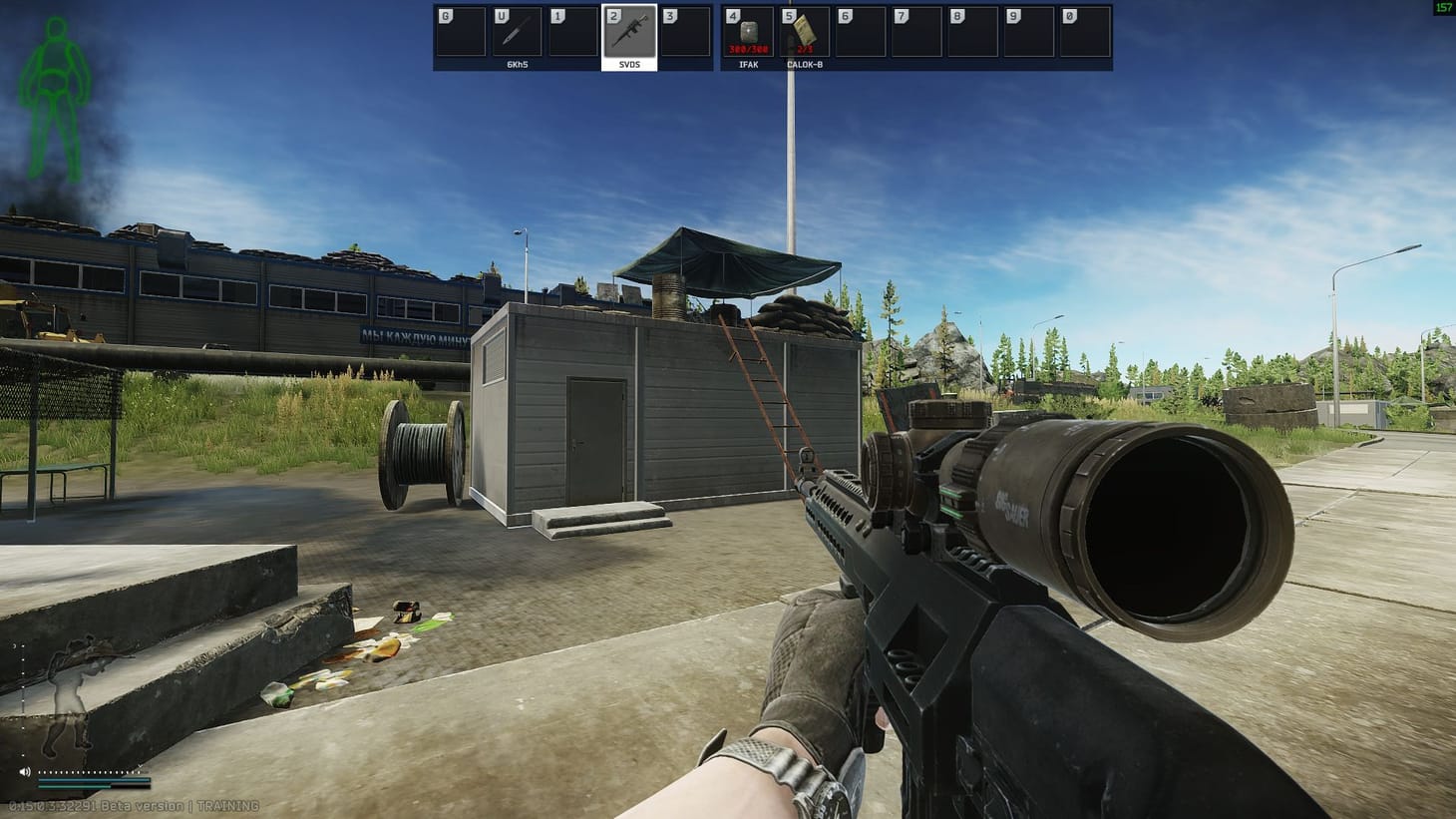Use the IFAK medkit in slot 4
Image resolution: width=1456 pixels, height=819 pixels.
point(748,30)
